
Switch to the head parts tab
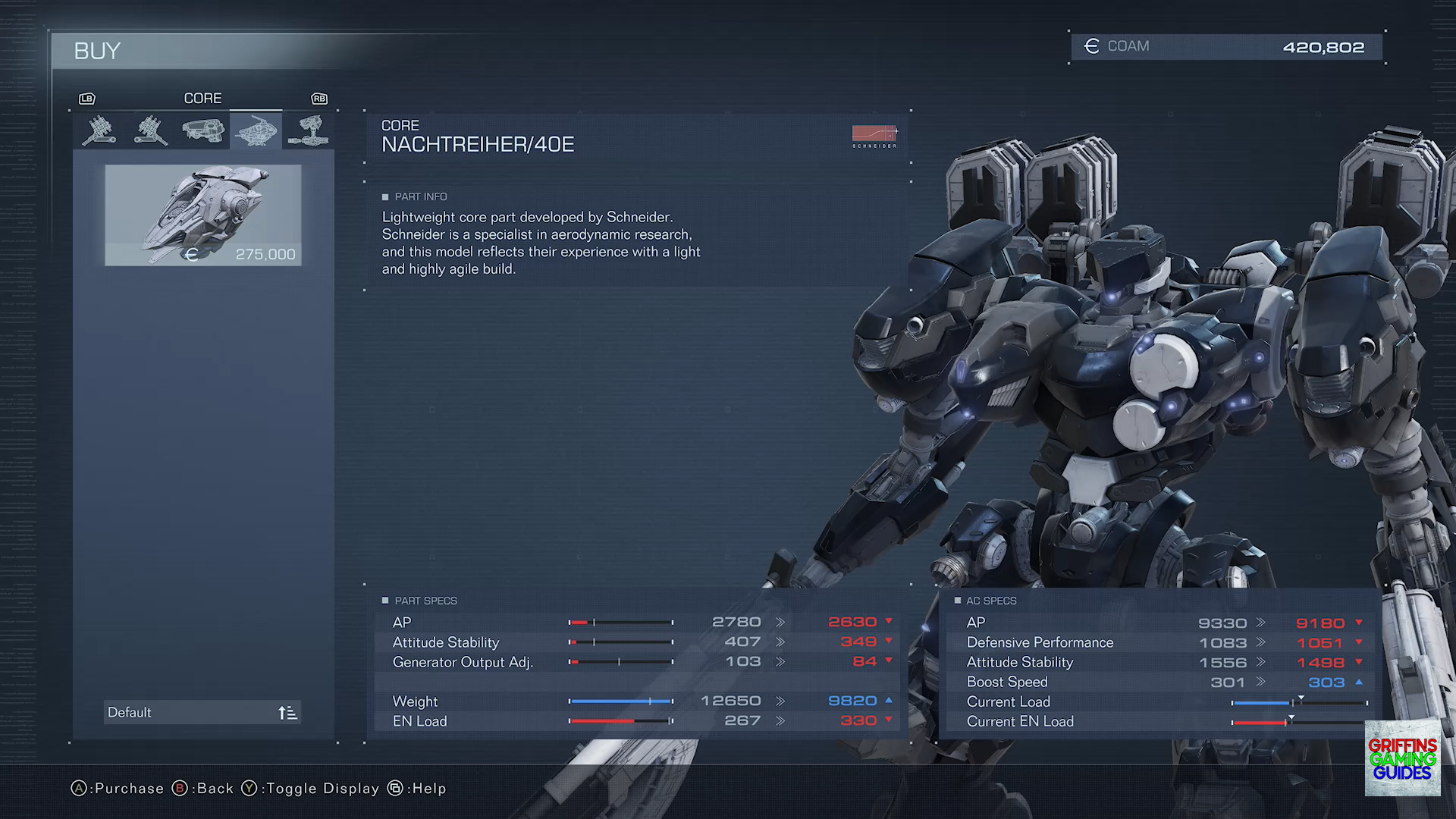(x=203, y=130)
